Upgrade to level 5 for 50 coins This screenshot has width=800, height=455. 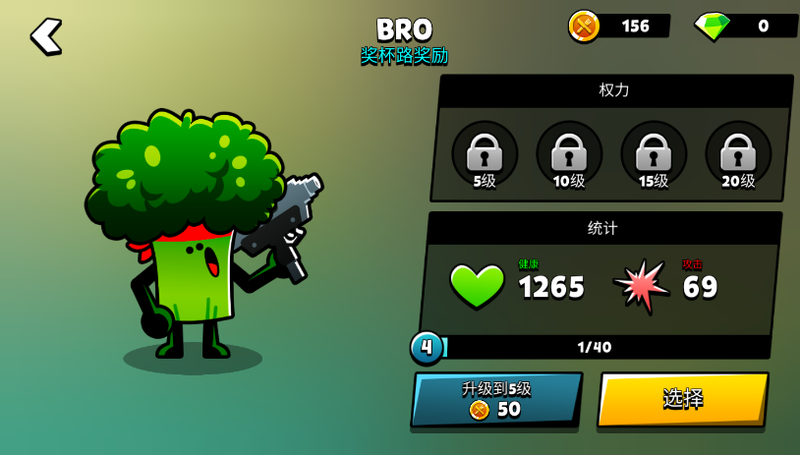(496, 399)
